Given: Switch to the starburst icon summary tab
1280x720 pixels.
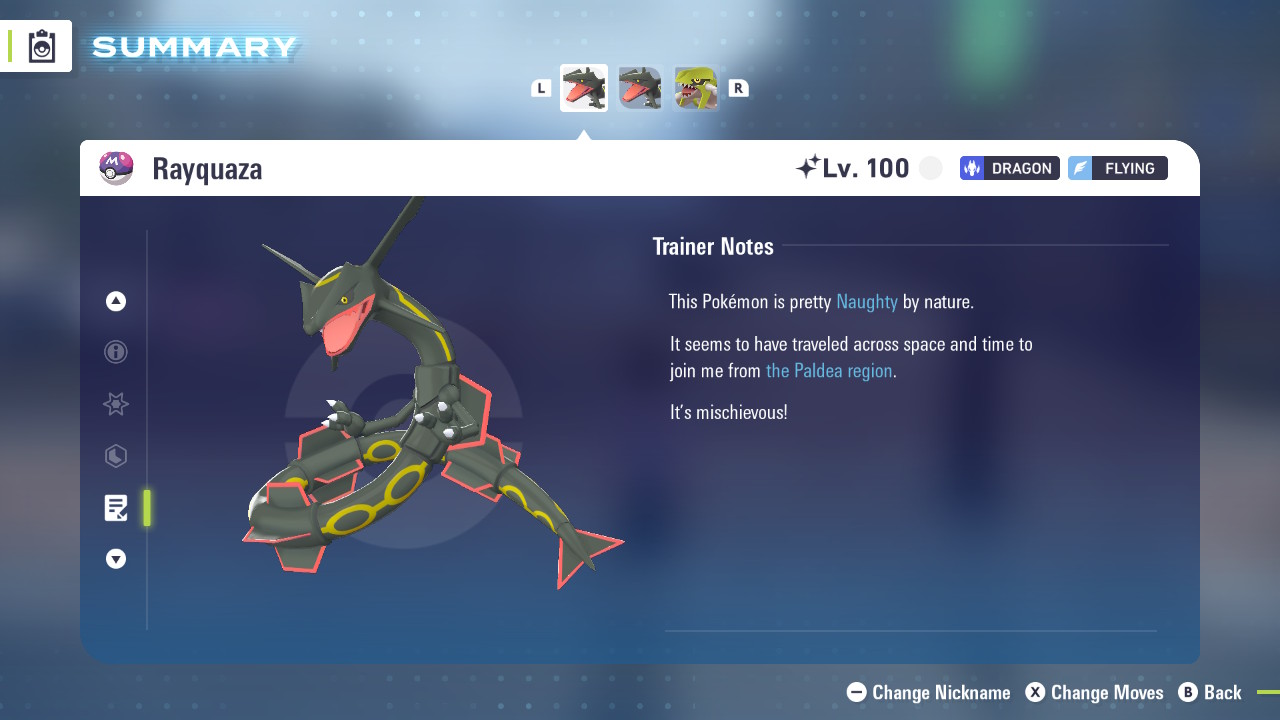Looking at the screenshot, I should click(116, 404).
